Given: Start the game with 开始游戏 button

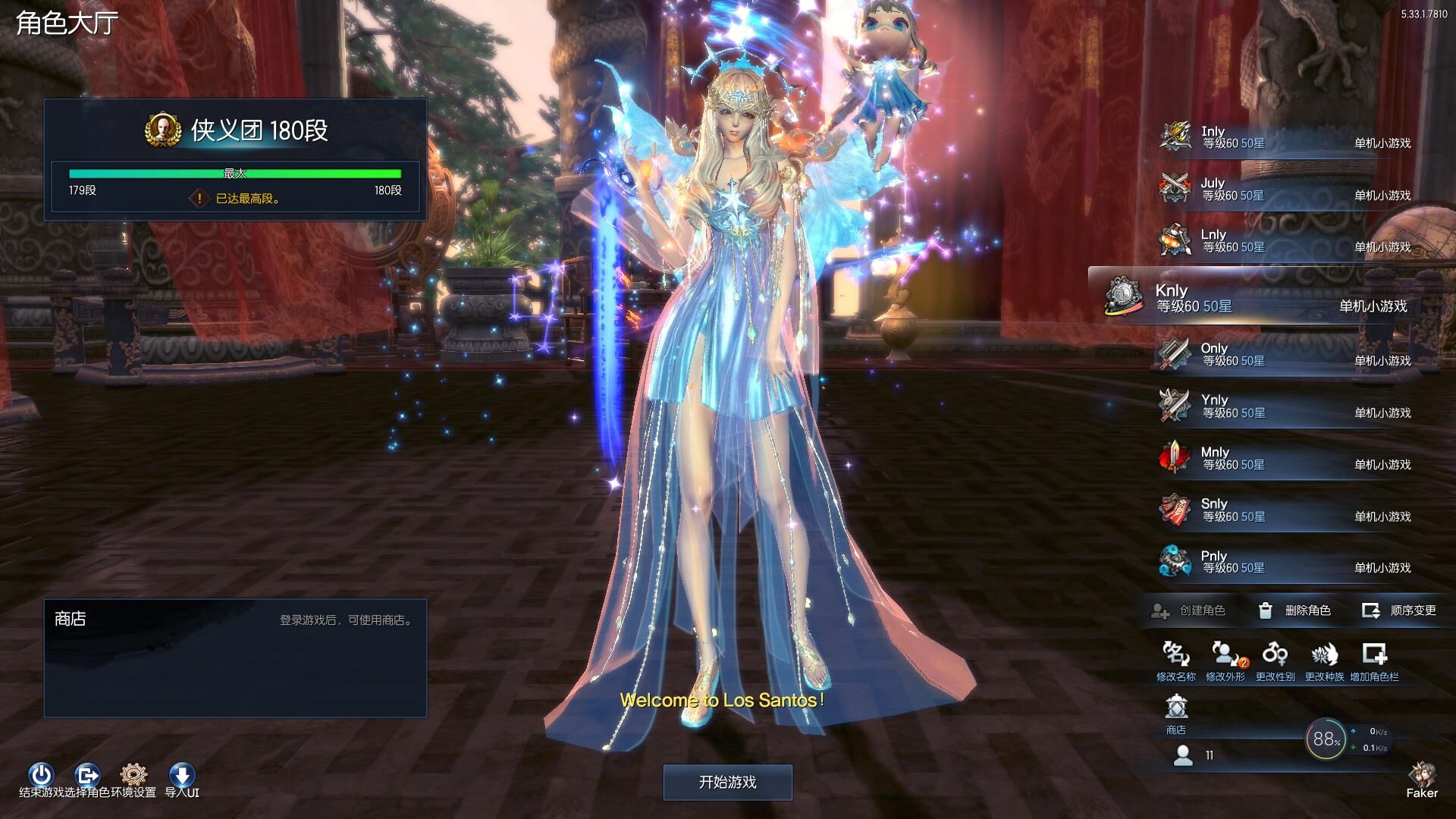Looking at the screenshot, I should [727, 782].
